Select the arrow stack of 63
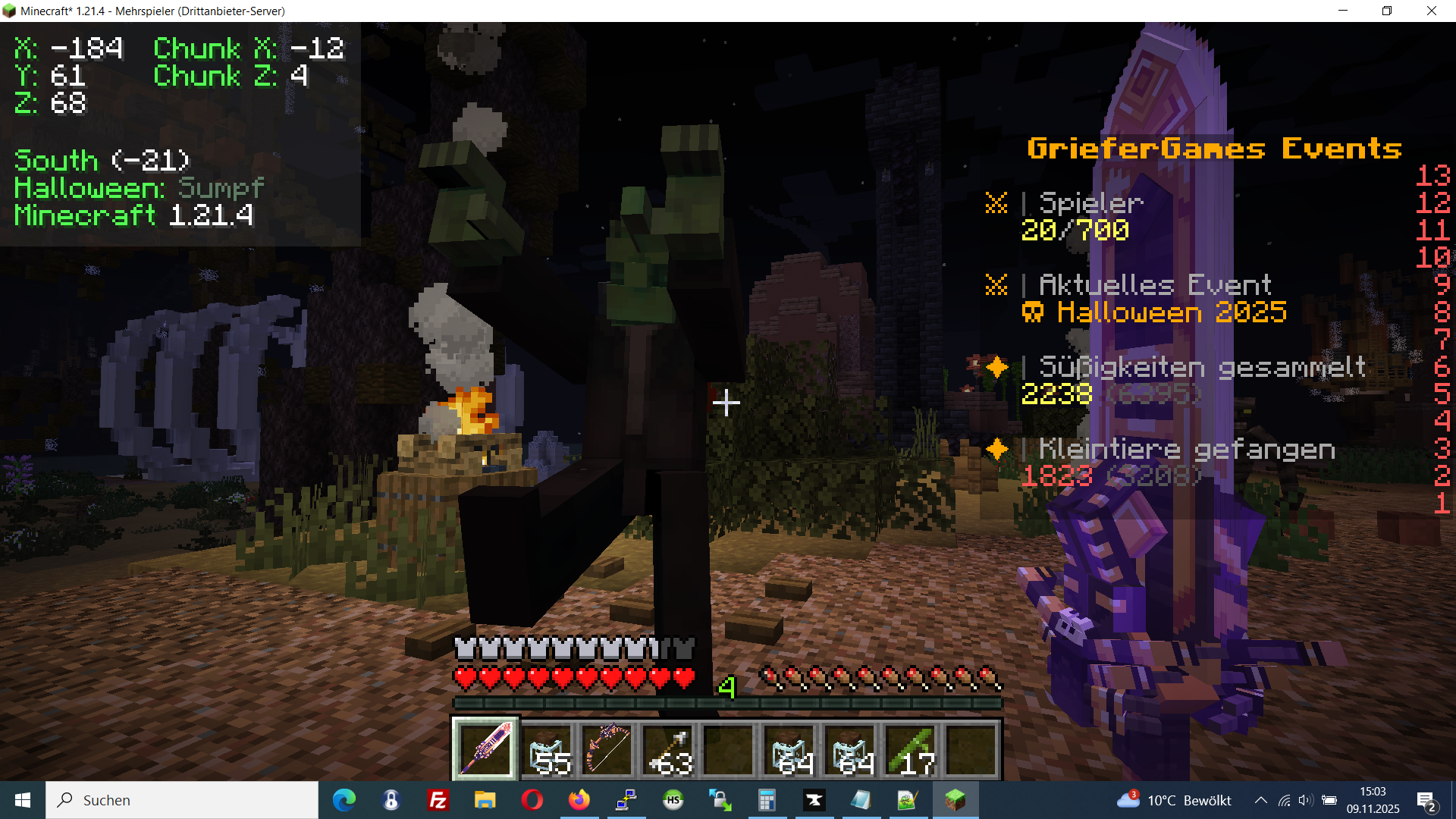This screenshot has height=819, width=1456. point(668,749)
